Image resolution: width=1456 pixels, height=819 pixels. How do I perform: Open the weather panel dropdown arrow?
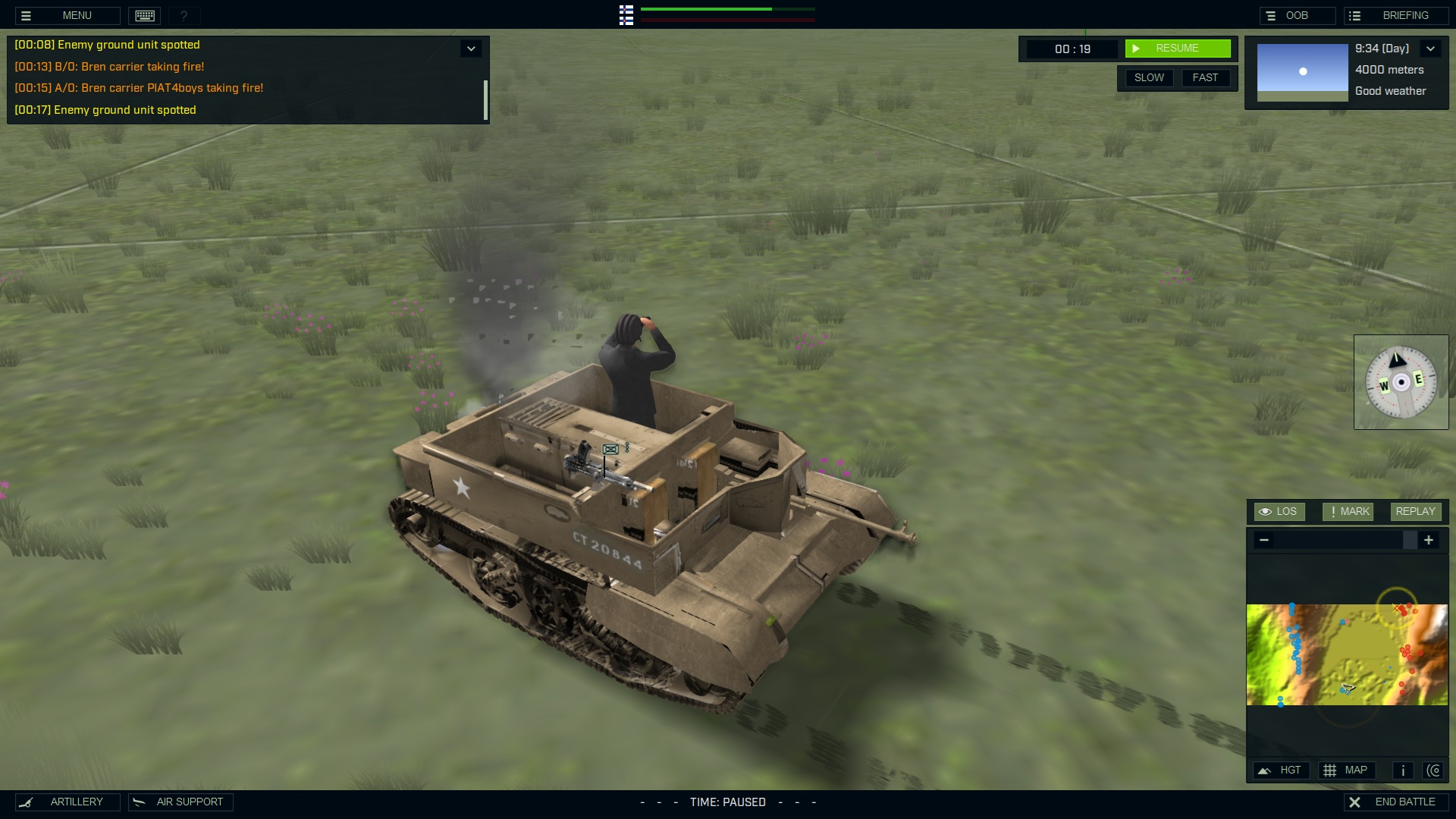[1432, 48]
